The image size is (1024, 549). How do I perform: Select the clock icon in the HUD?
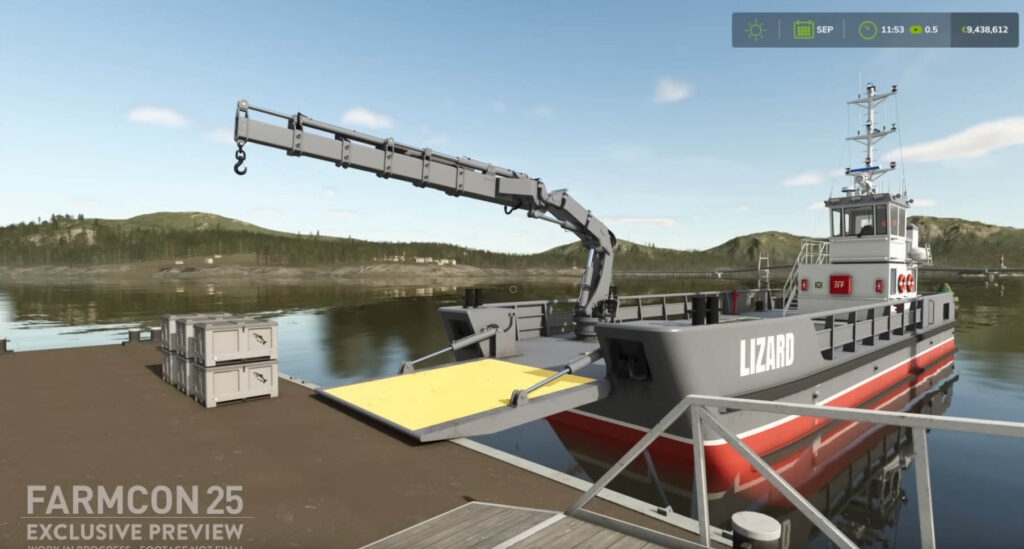coord(867,30)
